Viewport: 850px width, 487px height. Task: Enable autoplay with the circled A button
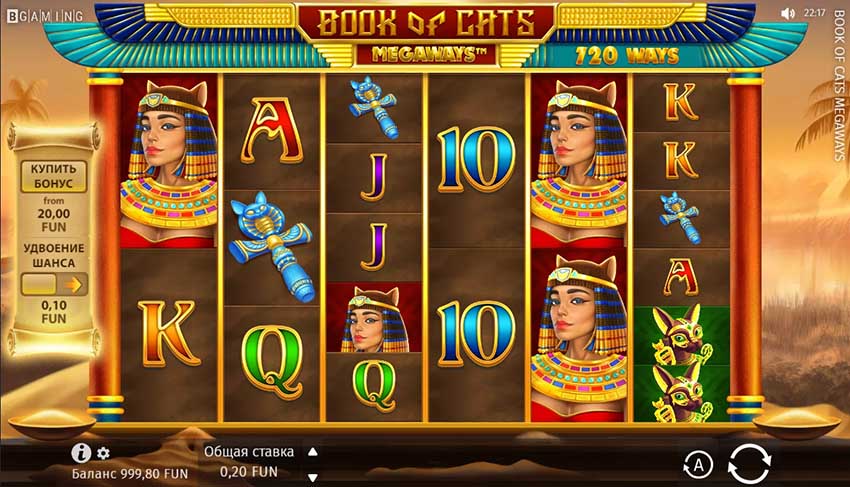pos(697,463)
